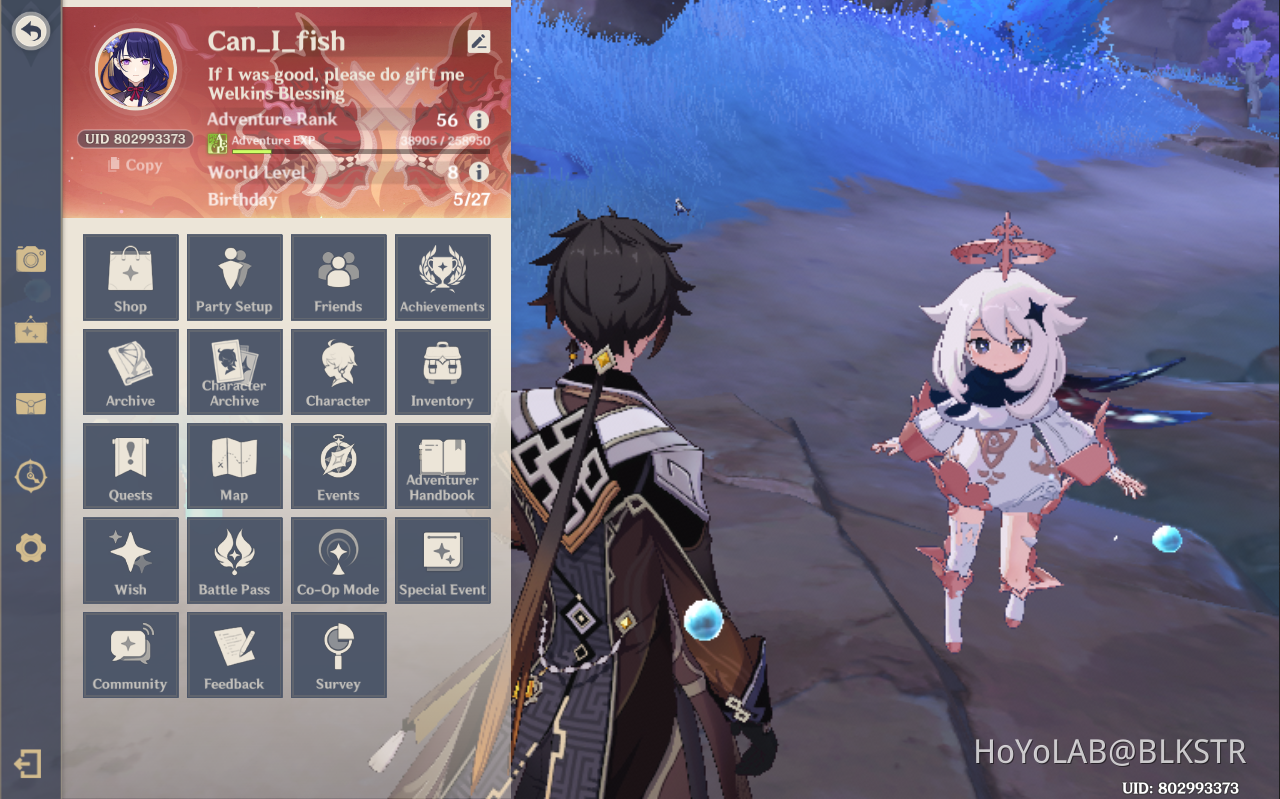Image resolution: width=1280 pixels, height=799 pixels.
Task: Copy the UID
Action: (134, 165)
